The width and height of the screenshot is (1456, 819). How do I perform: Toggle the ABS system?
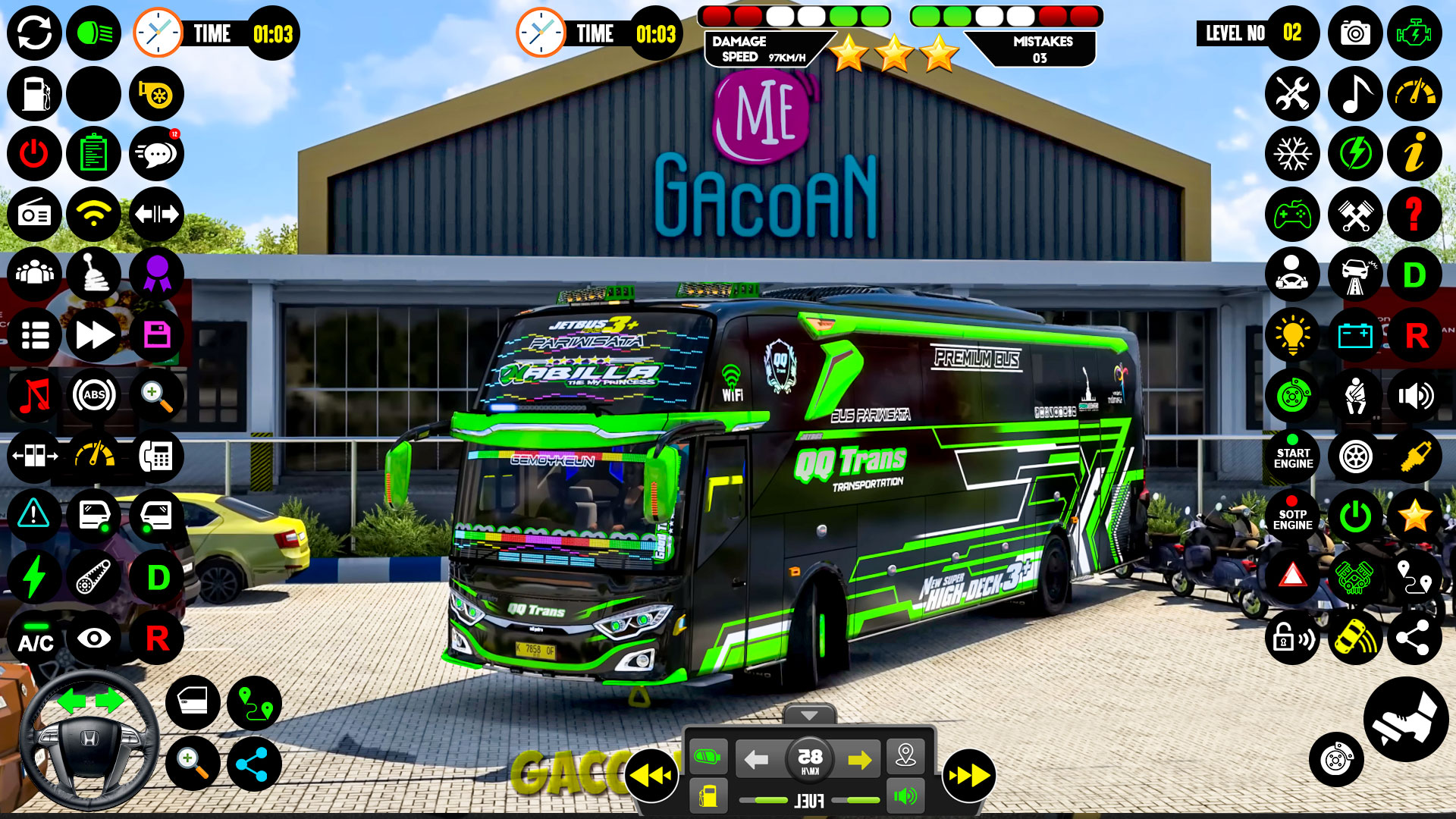[94, 395]
